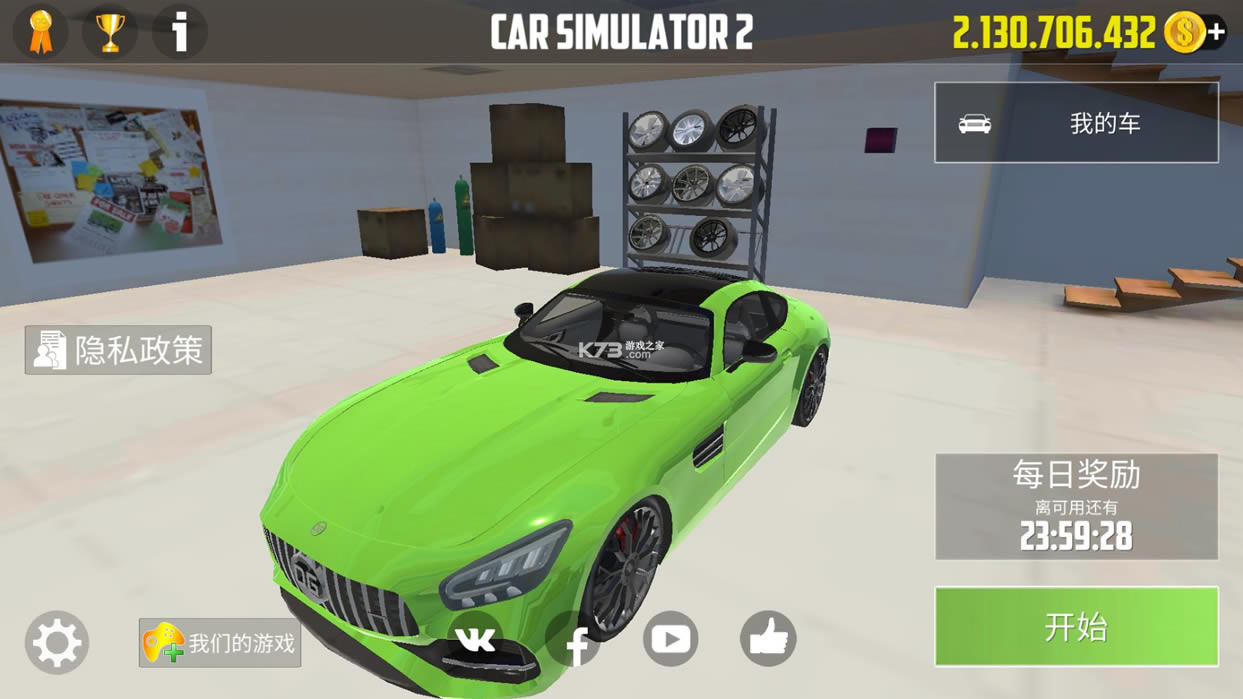The image size is (1243, 699).
Task: Open the ribbon medal achievements icon
Action: pos(41,32)
